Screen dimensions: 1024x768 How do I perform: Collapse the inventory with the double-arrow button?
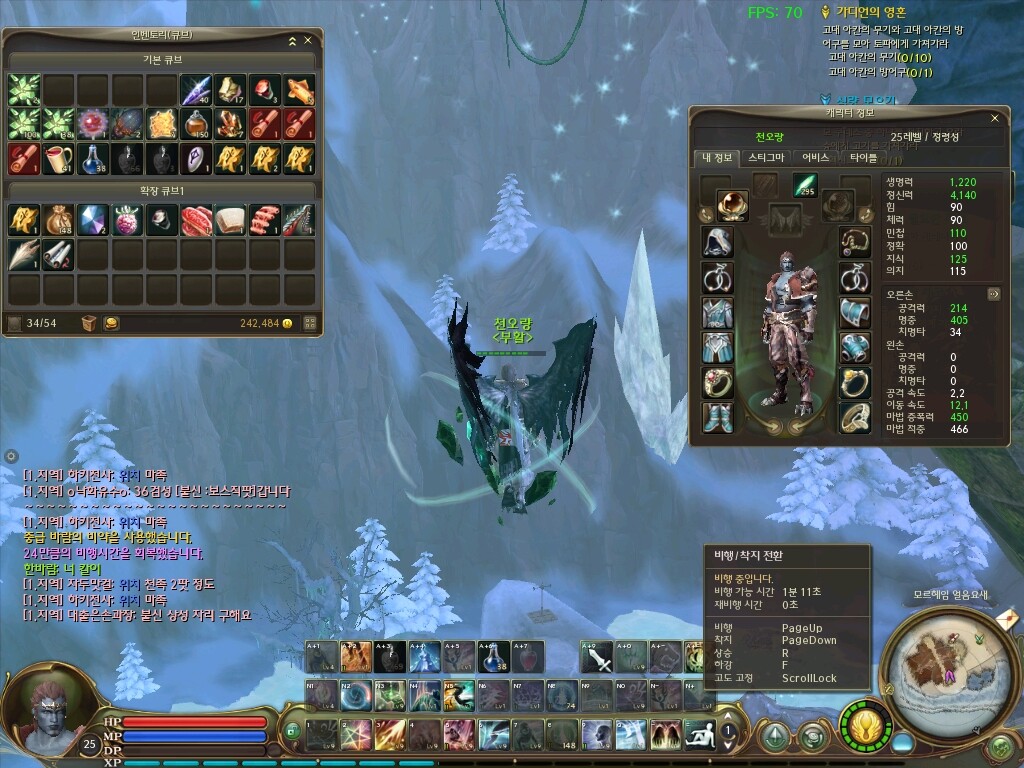coord(292,41)
